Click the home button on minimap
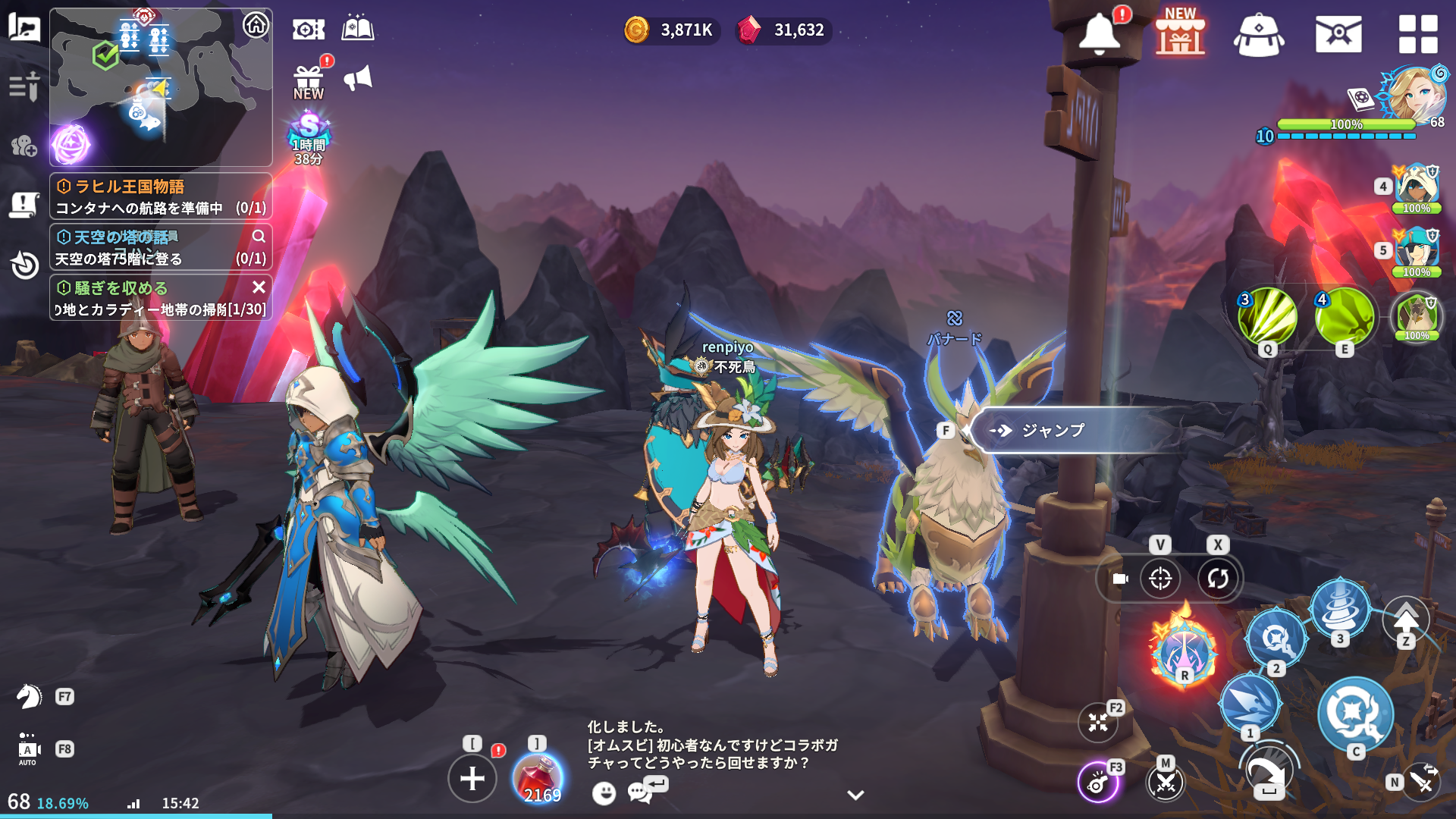This screenshot has height=819, width=1456. click(x=256, y=25)
